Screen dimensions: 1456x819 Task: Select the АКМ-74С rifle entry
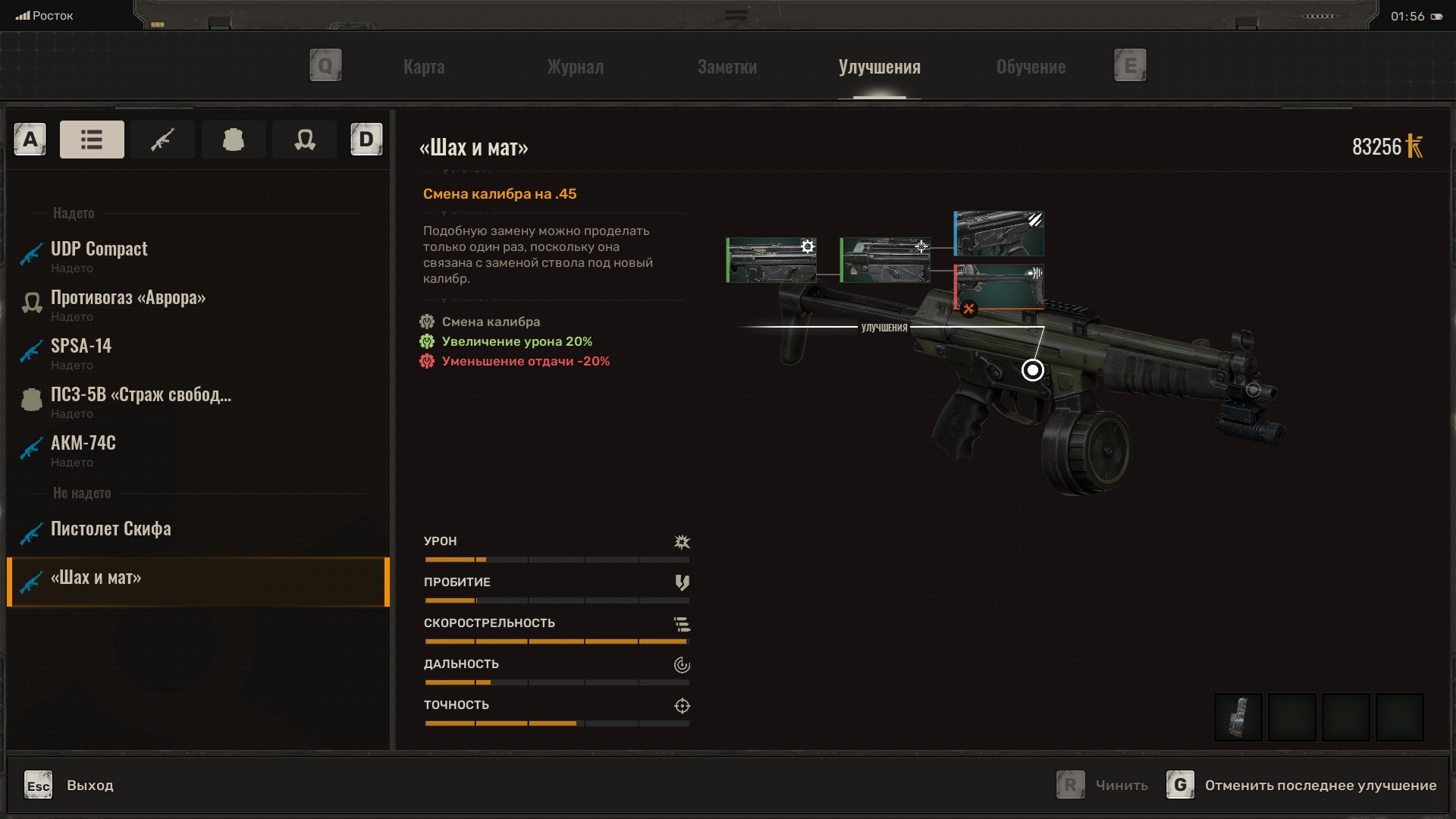click(x=83, y=450)
